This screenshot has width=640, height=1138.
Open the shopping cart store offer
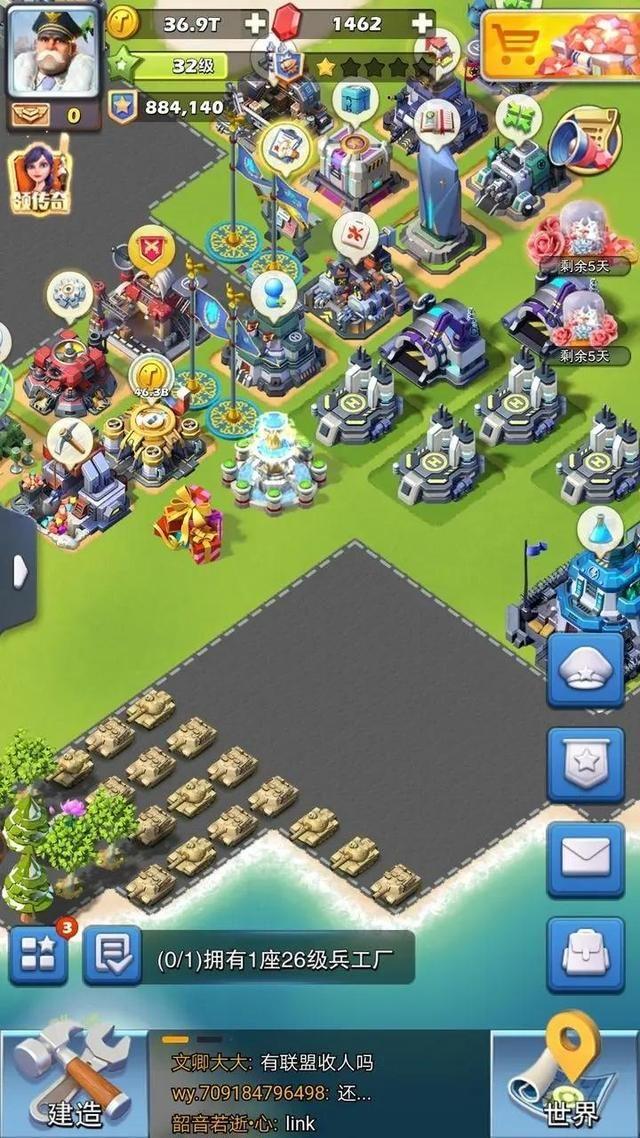(x=558, y=45)
